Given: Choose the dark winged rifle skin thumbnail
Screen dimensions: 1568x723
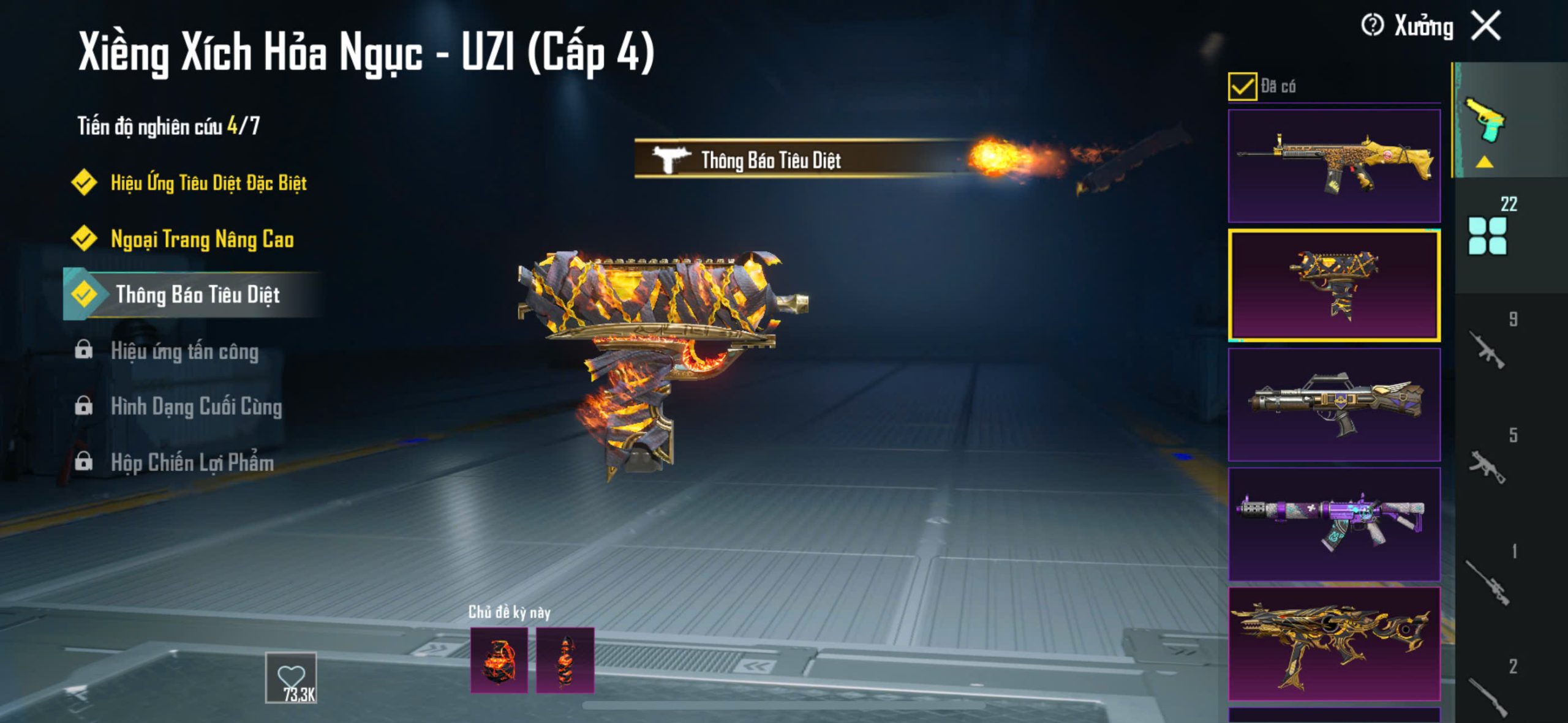Looking at the screenshot, I should click(1334, 405).
